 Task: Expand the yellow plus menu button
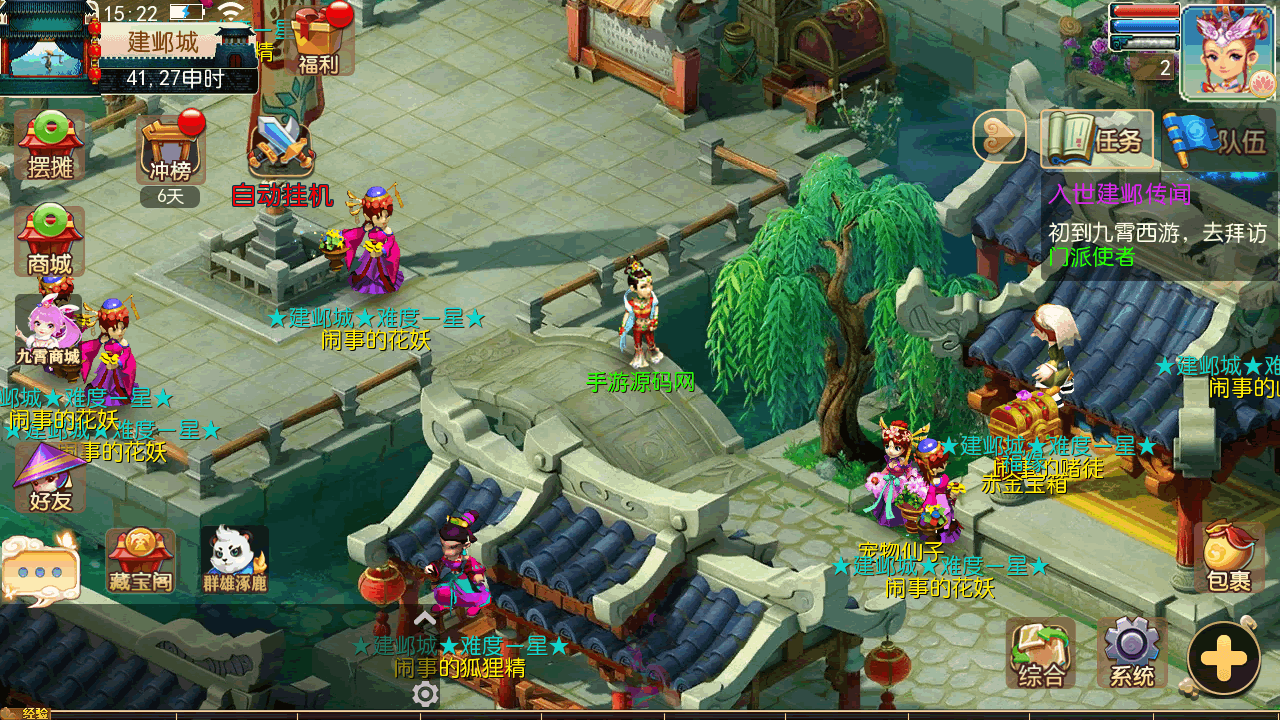click(x=1223, y=659)
